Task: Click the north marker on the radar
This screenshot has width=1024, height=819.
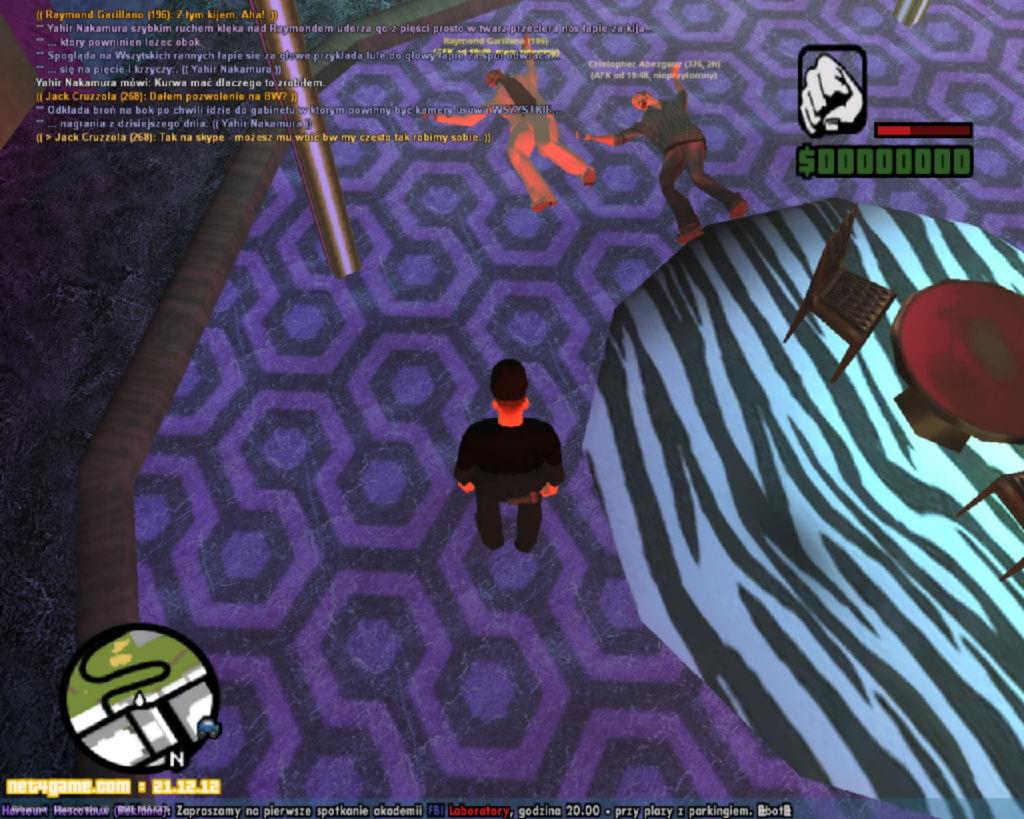Action: (176, 758)
